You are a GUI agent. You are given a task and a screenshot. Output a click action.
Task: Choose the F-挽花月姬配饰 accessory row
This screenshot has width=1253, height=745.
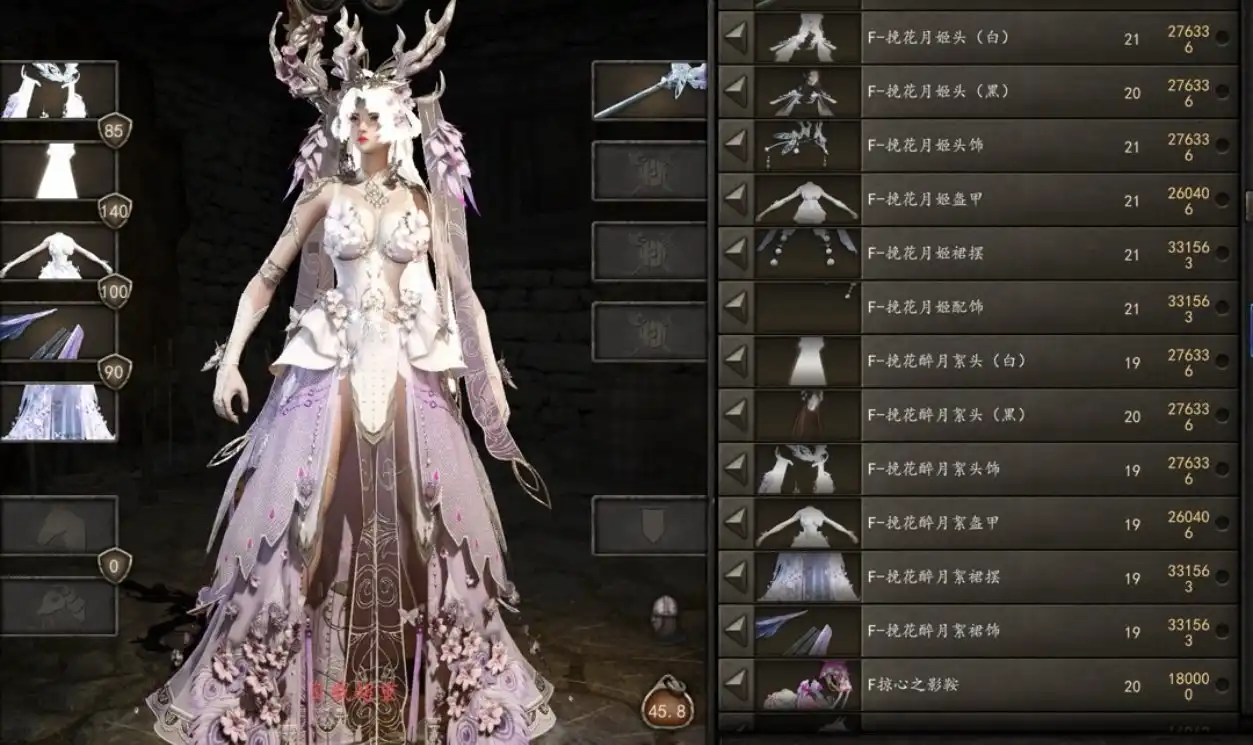point(980,308)
